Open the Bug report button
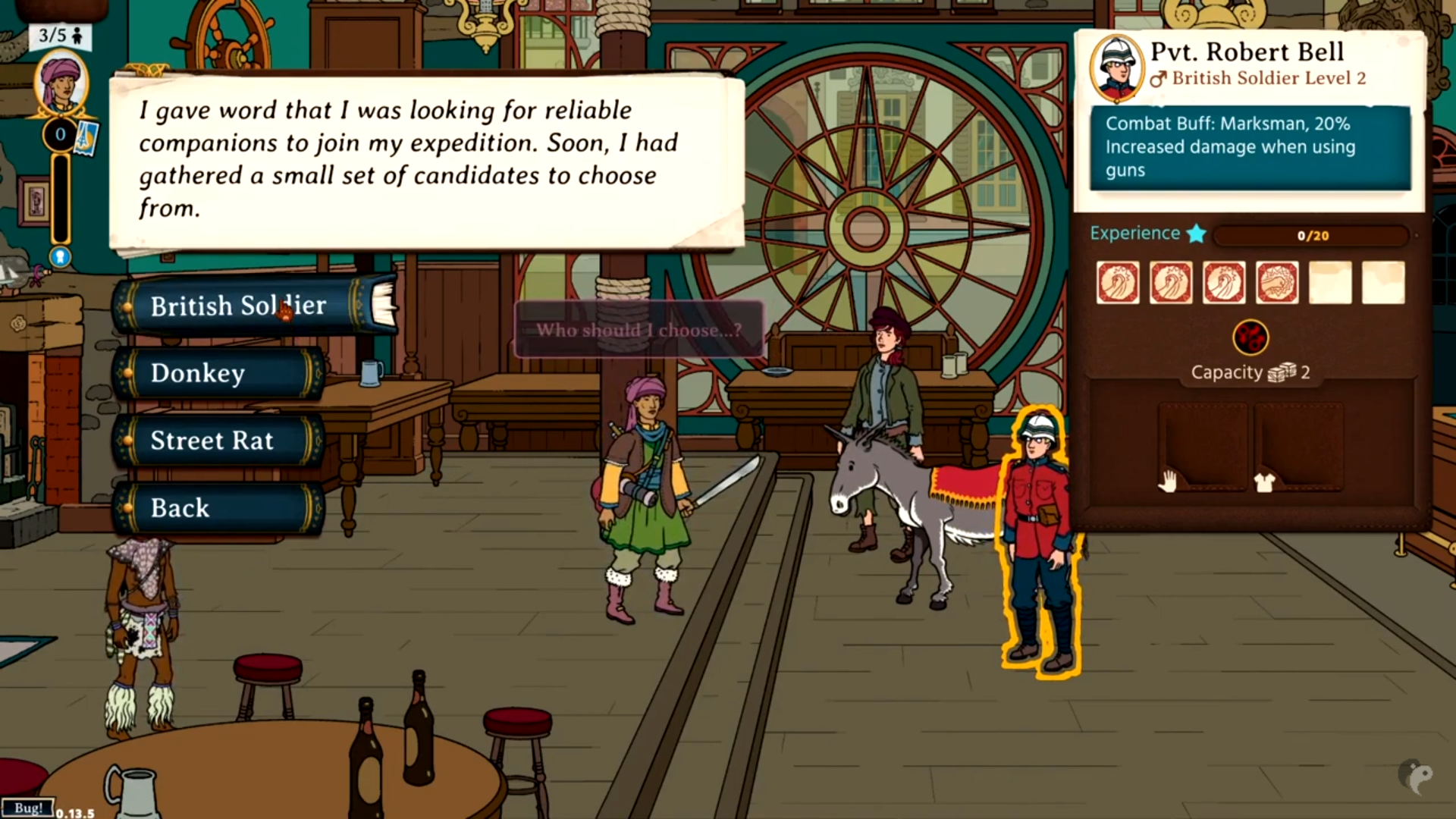This screenshot has height=819, width=1456. point(28,808)
